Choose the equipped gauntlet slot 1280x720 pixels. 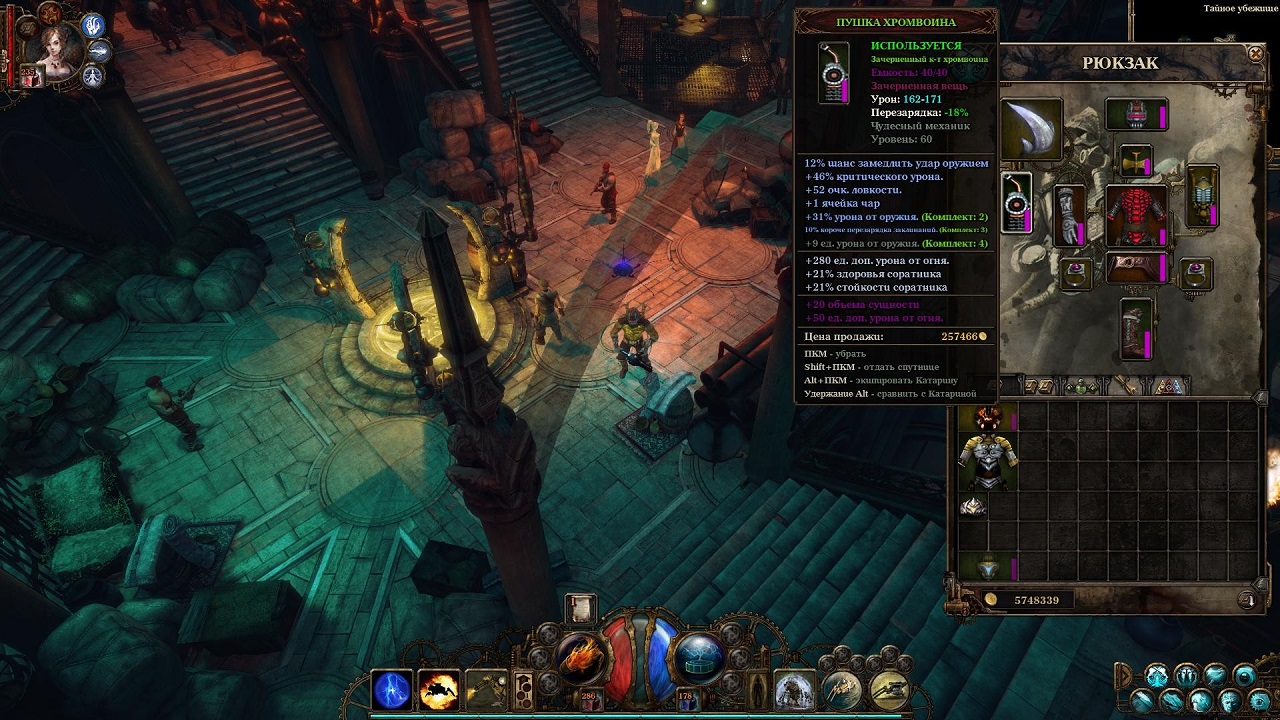click(x=1070, y=215)
